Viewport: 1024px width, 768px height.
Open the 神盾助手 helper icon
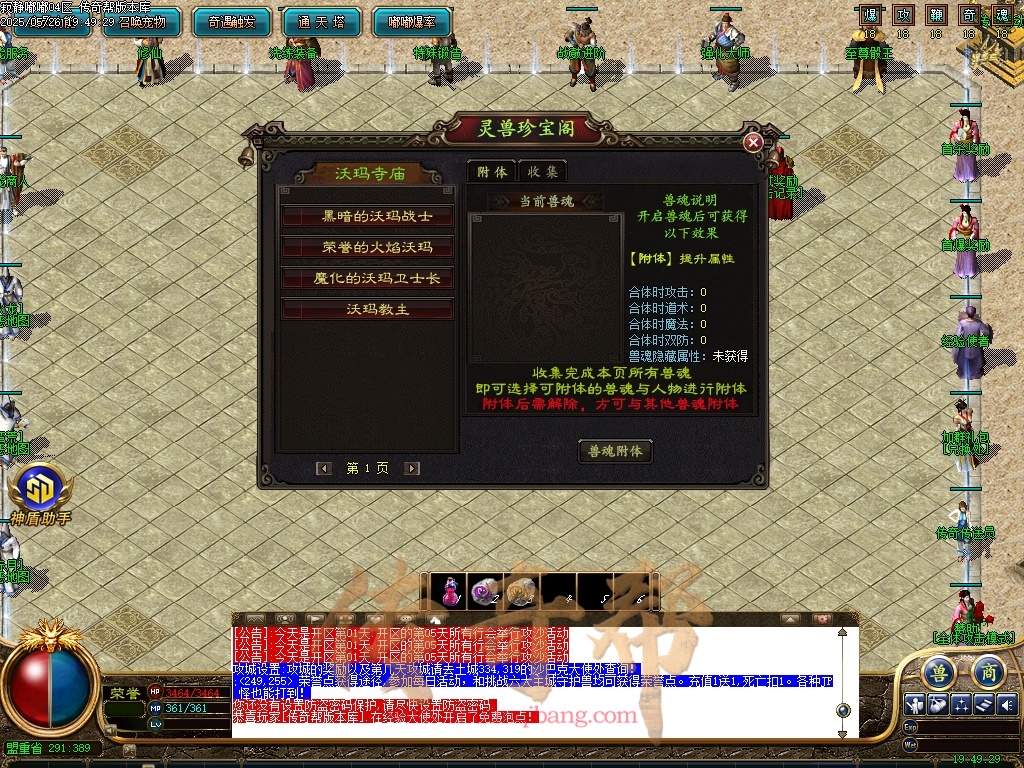click(x=40, y=493)
